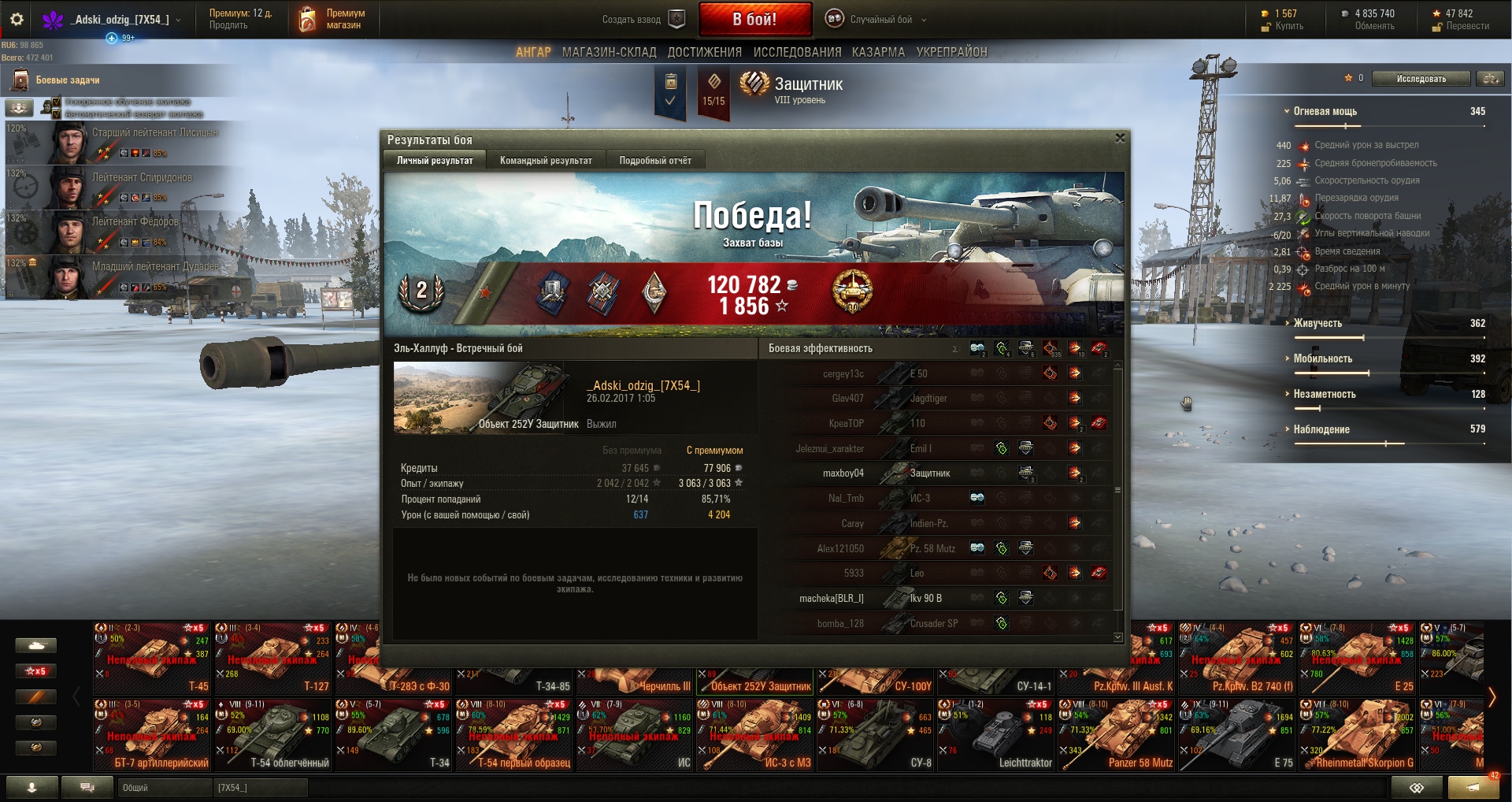Open the МАГАЗИН-СКЛАД menu

pos(609,52)
